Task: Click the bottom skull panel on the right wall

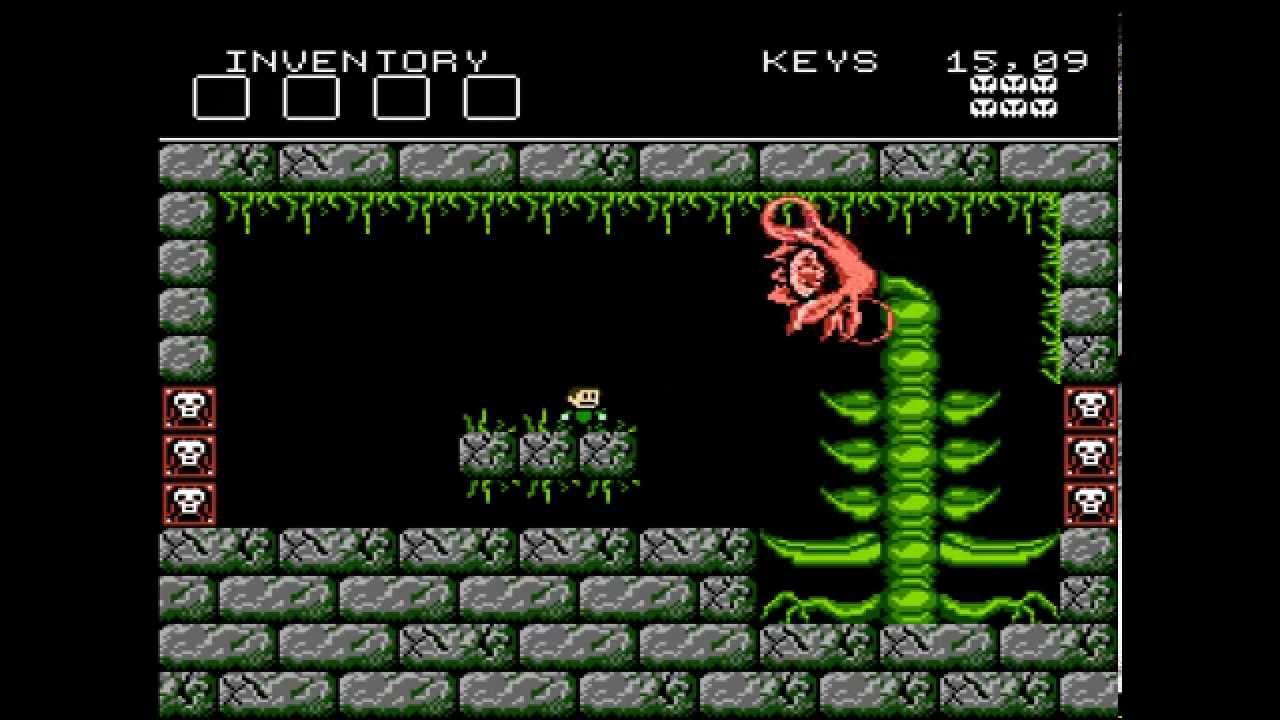Action: 1090,500
